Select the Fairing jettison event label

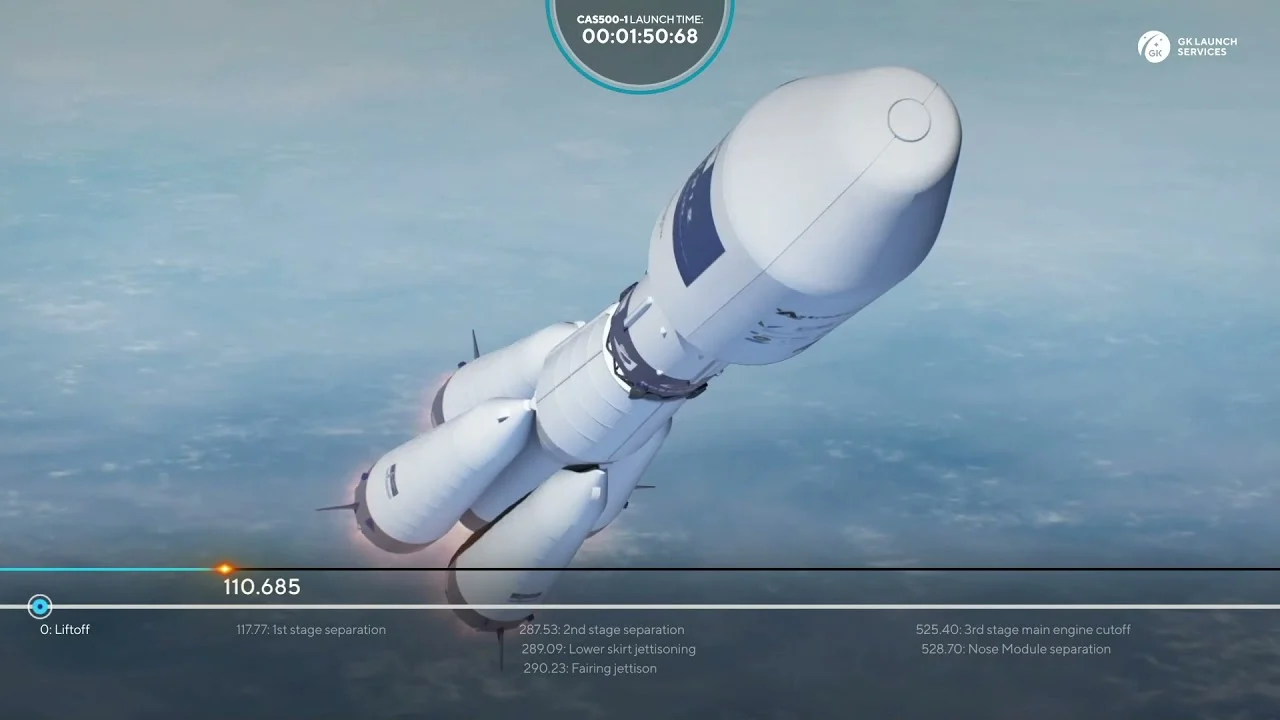coord(590,668)
